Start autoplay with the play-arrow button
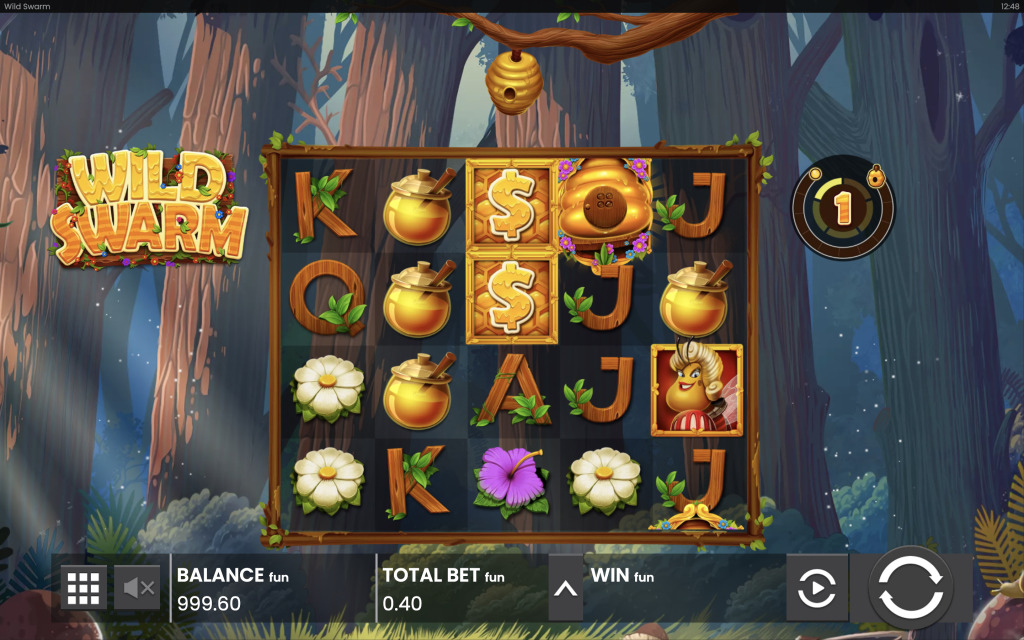Viewport: 1024px width, 640px height. pos(816,588)
